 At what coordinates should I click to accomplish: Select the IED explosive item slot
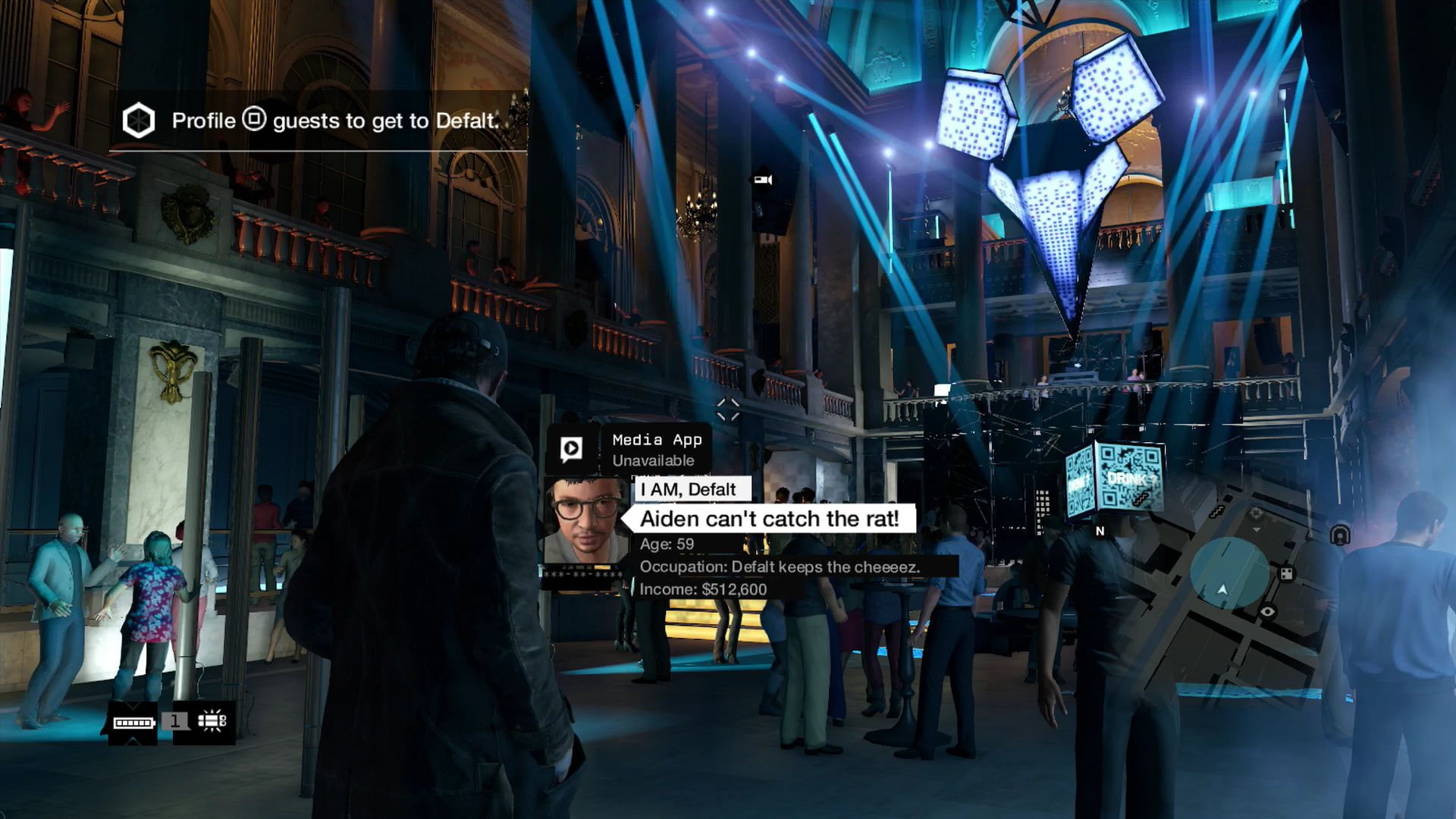211,721
